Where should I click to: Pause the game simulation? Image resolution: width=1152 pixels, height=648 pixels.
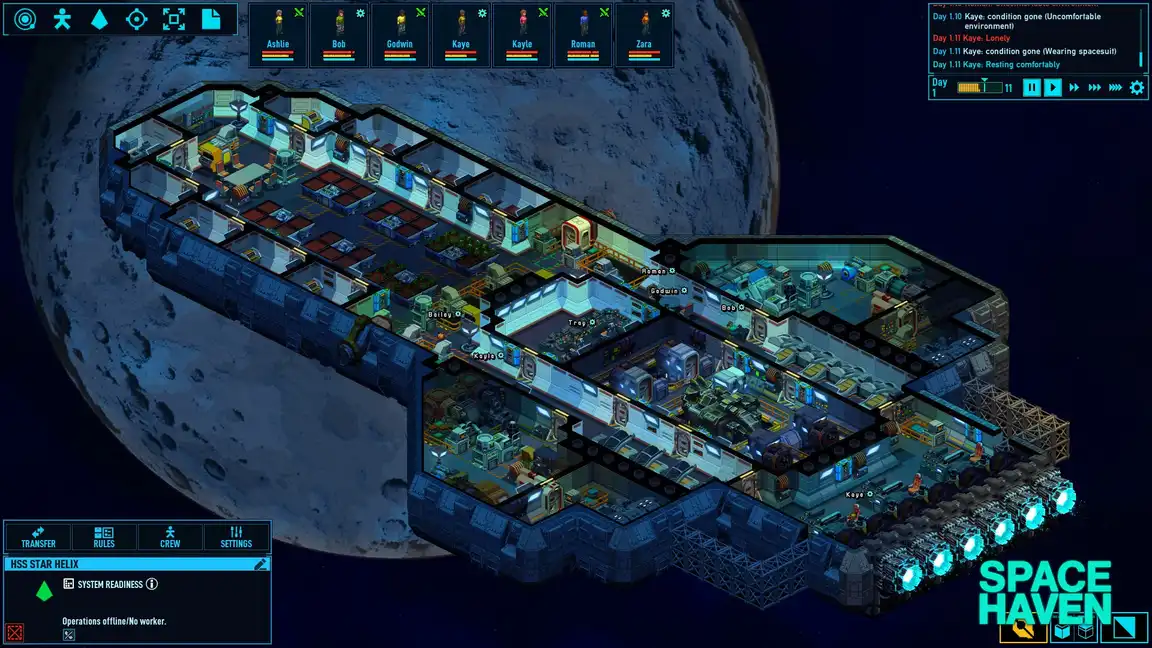tap(1032, 88)
